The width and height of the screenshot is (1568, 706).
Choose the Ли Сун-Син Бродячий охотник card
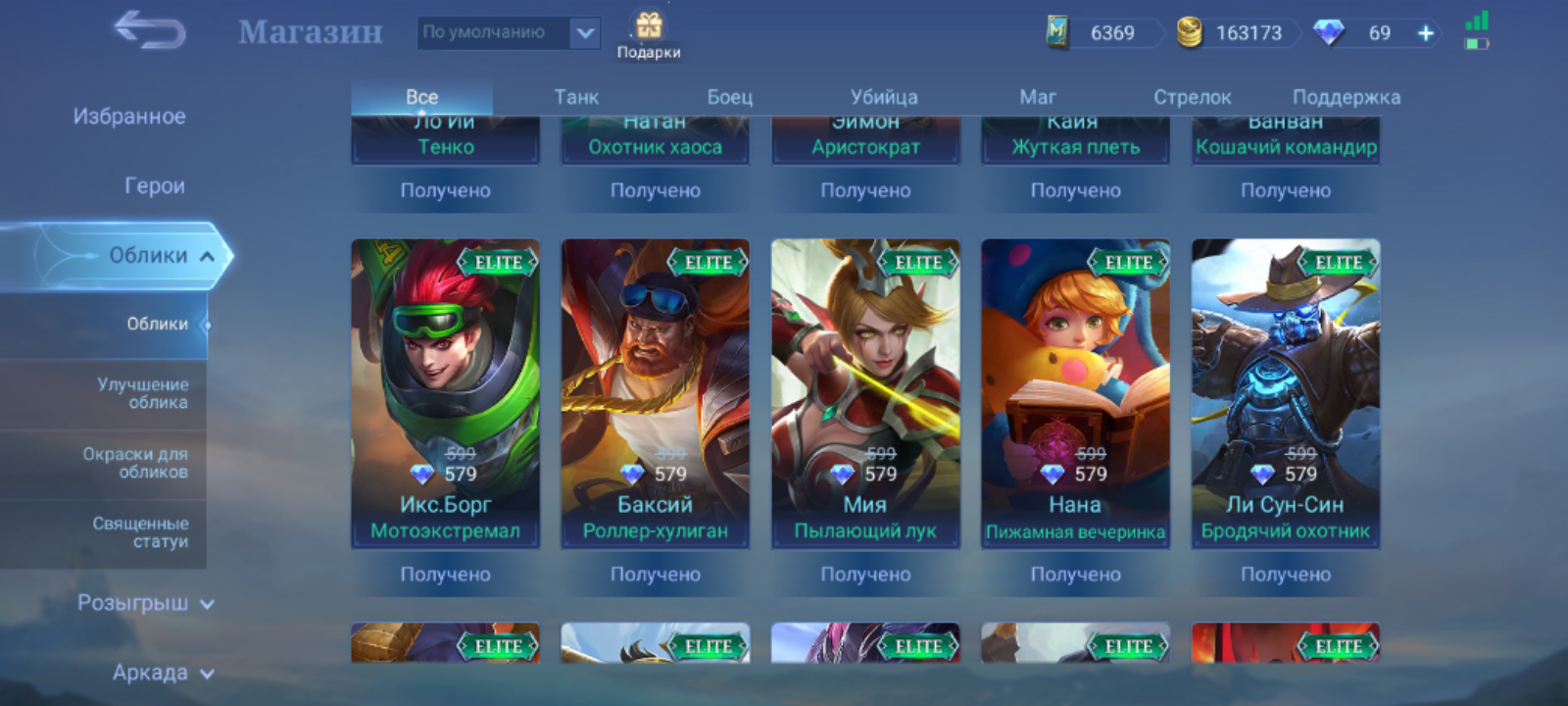(1285, 392)
